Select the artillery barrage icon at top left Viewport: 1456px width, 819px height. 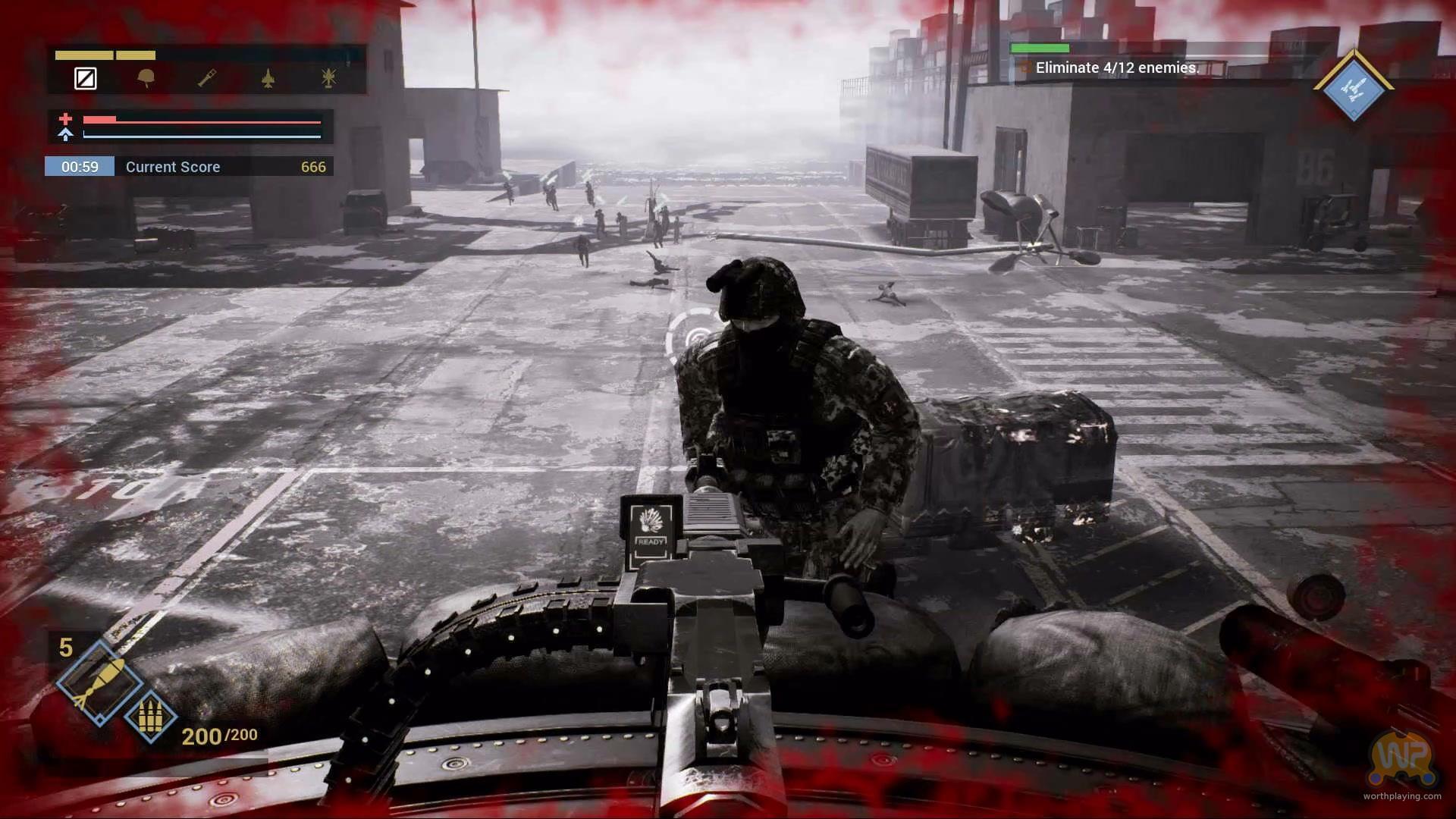328,78
